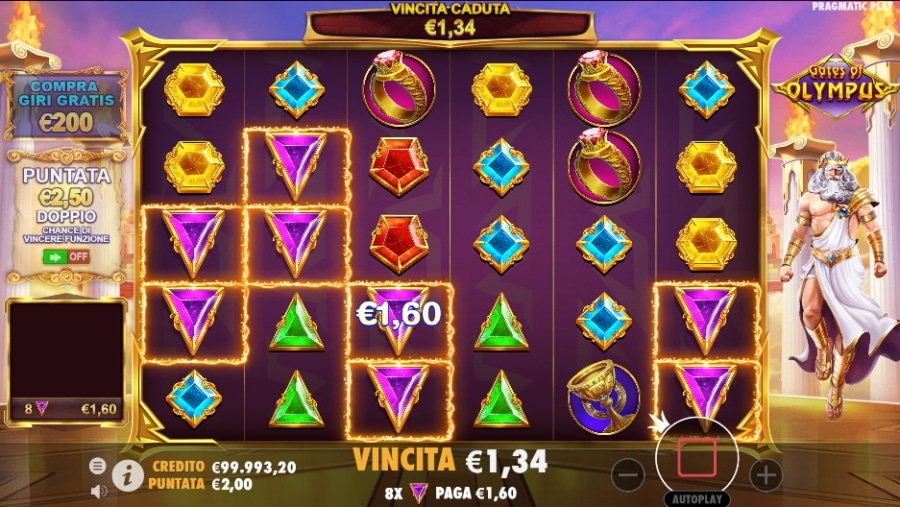Open the hamburger settings menu
The height and width of the screenshot is (507, 900).
pyautogui.click(x=98, y=466)
